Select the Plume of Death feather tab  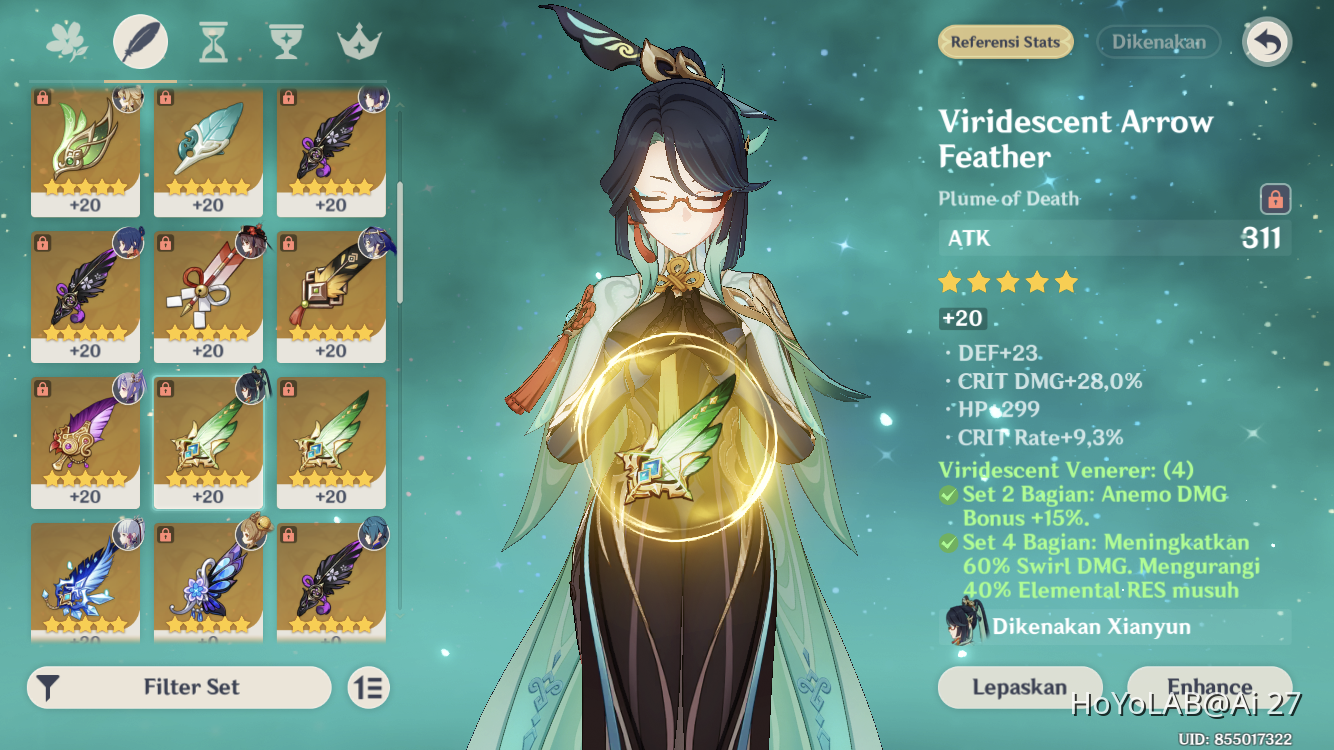pos(140,40)
